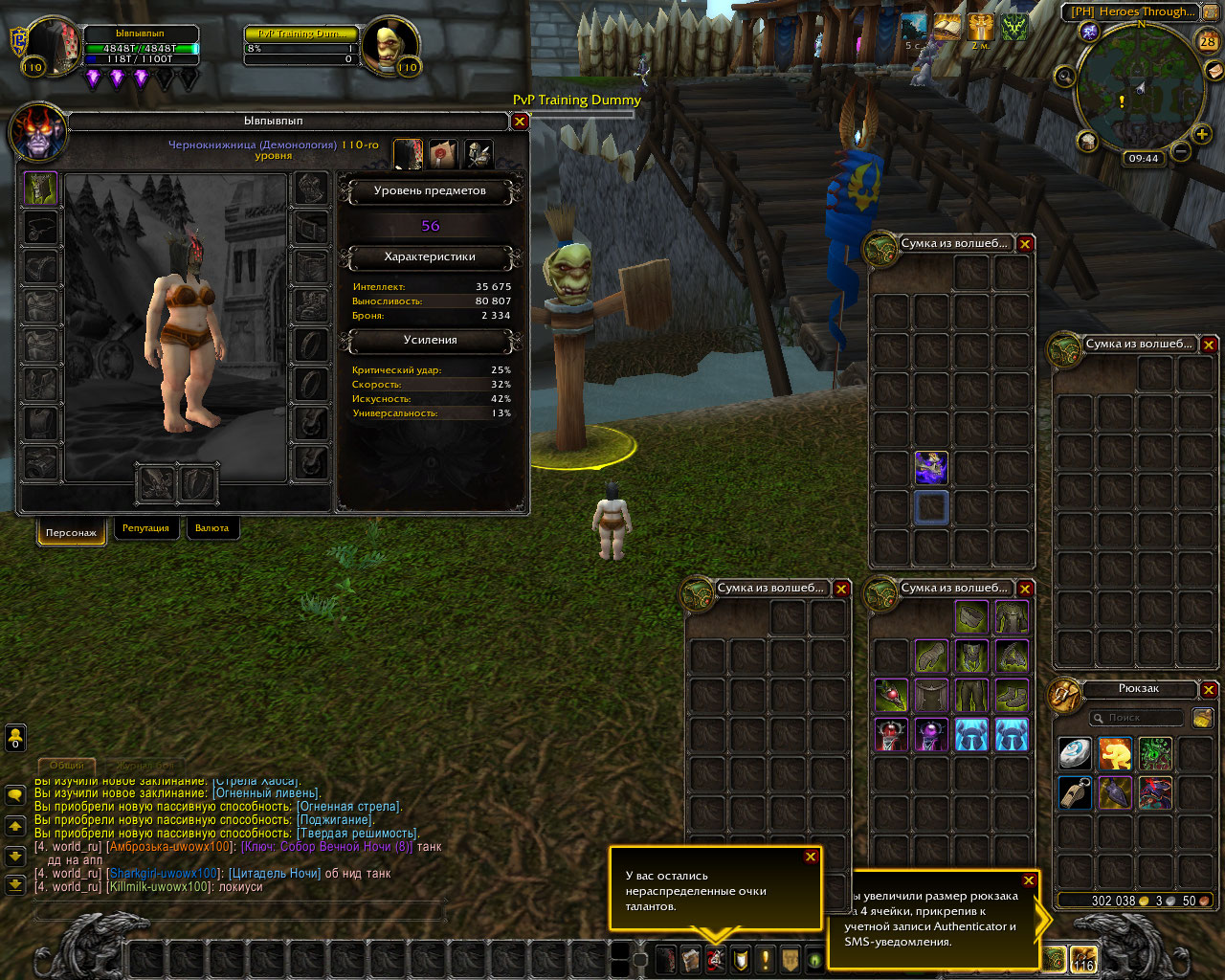The height and width of the screenshot is (980, 1225).
Task: Click the equipped helmet slot
Action: [41, 189]
